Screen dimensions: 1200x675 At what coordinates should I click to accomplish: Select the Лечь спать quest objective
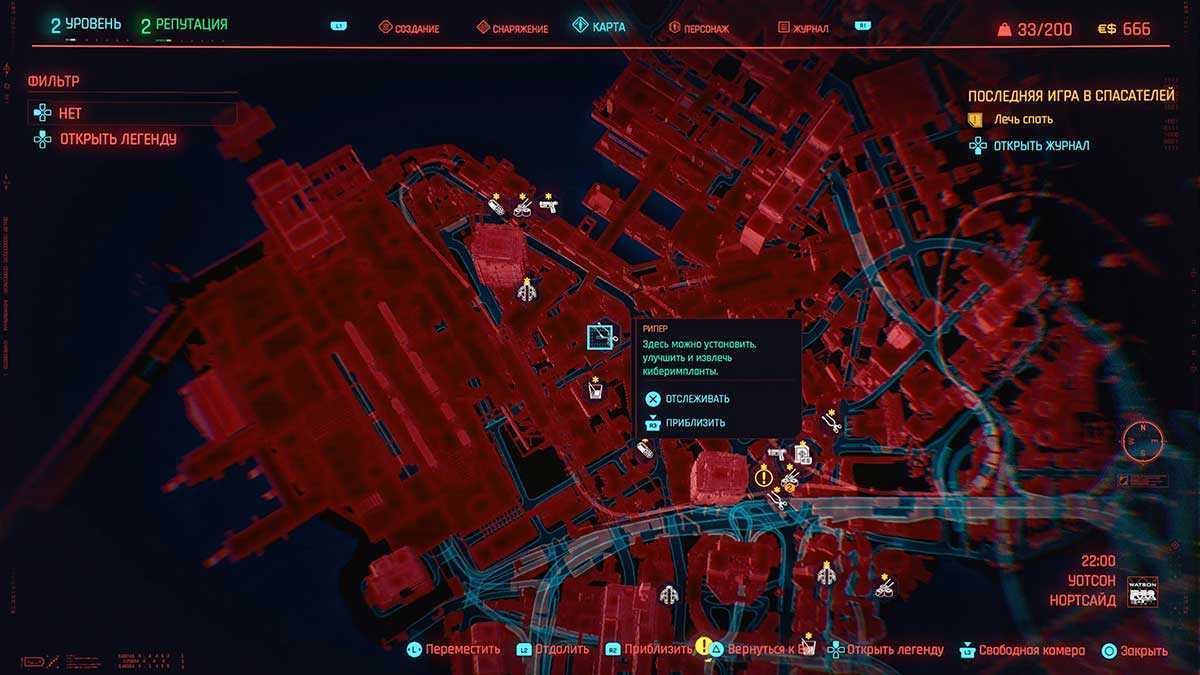point(1022,119)
